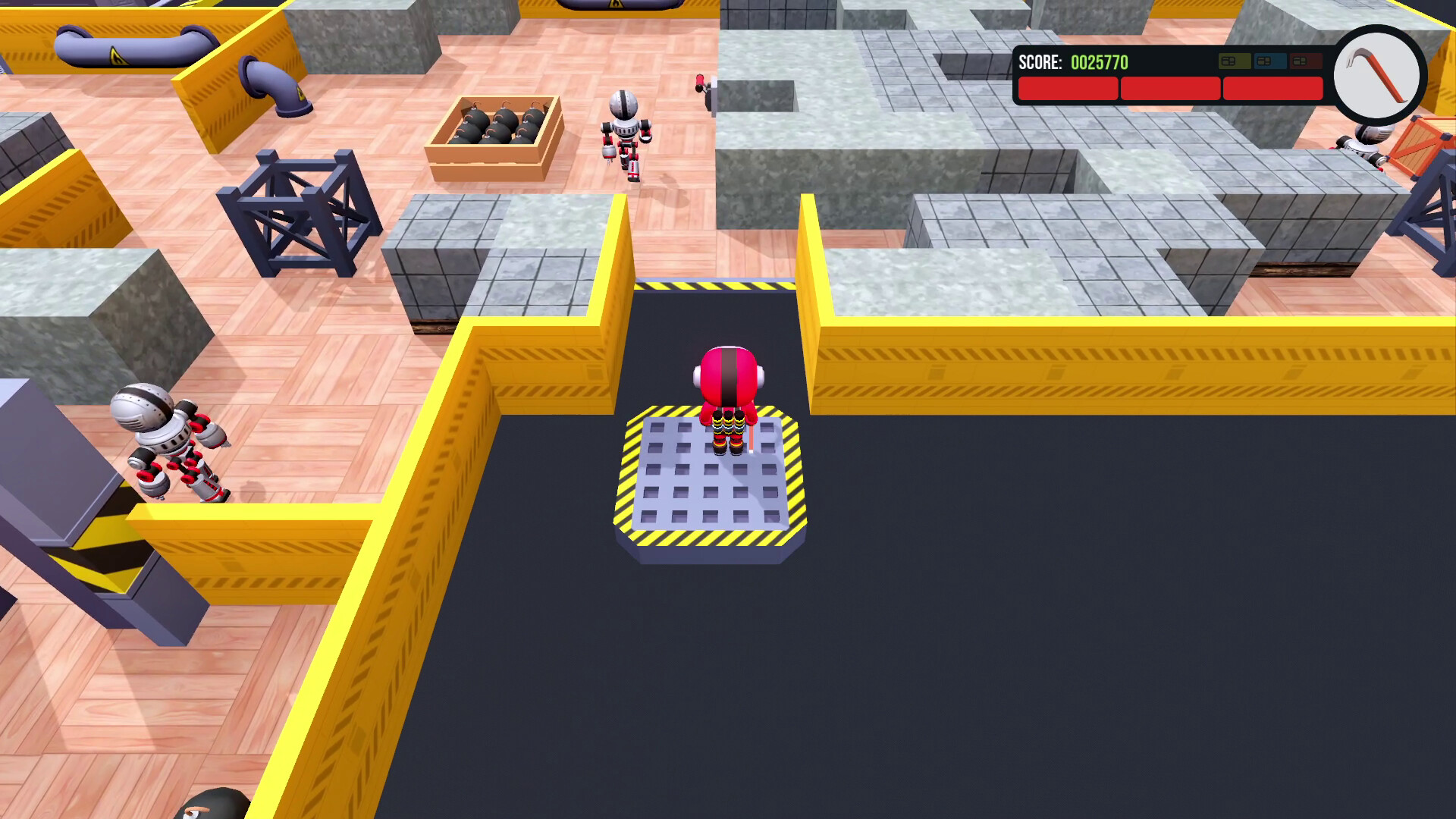
Task: Click the SCORE label in the HUD
Action: click(1040, 63)
